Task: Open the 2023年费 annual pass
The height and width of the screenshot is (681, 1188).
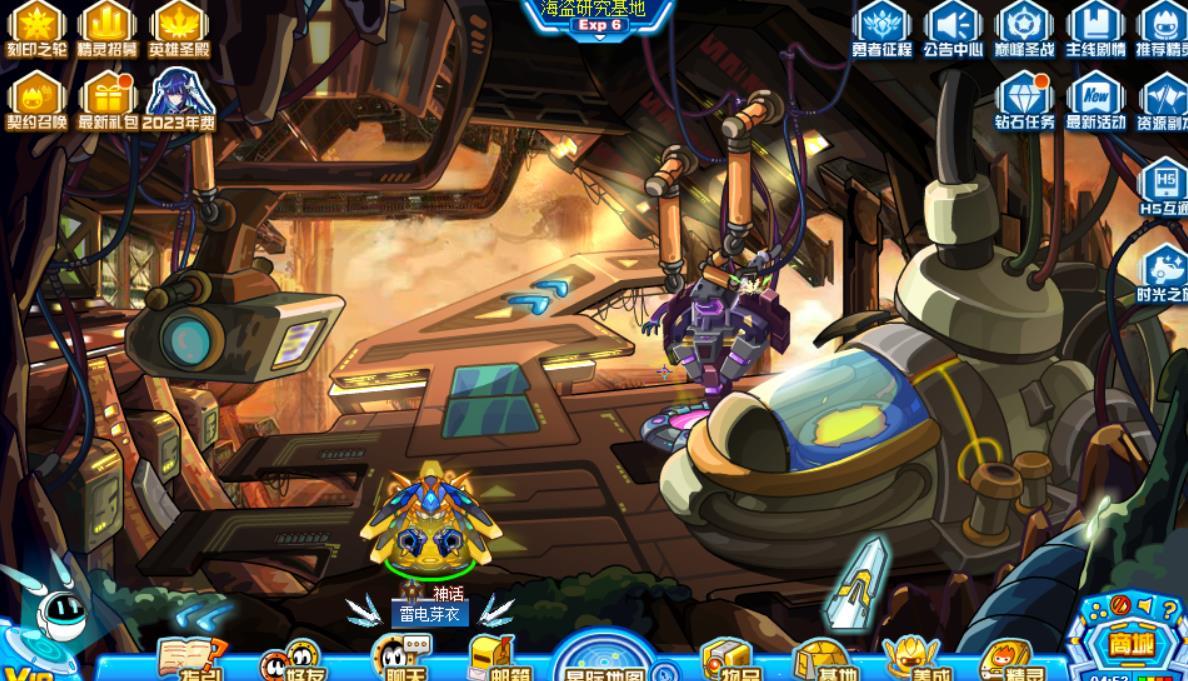Action: point(180,98)
